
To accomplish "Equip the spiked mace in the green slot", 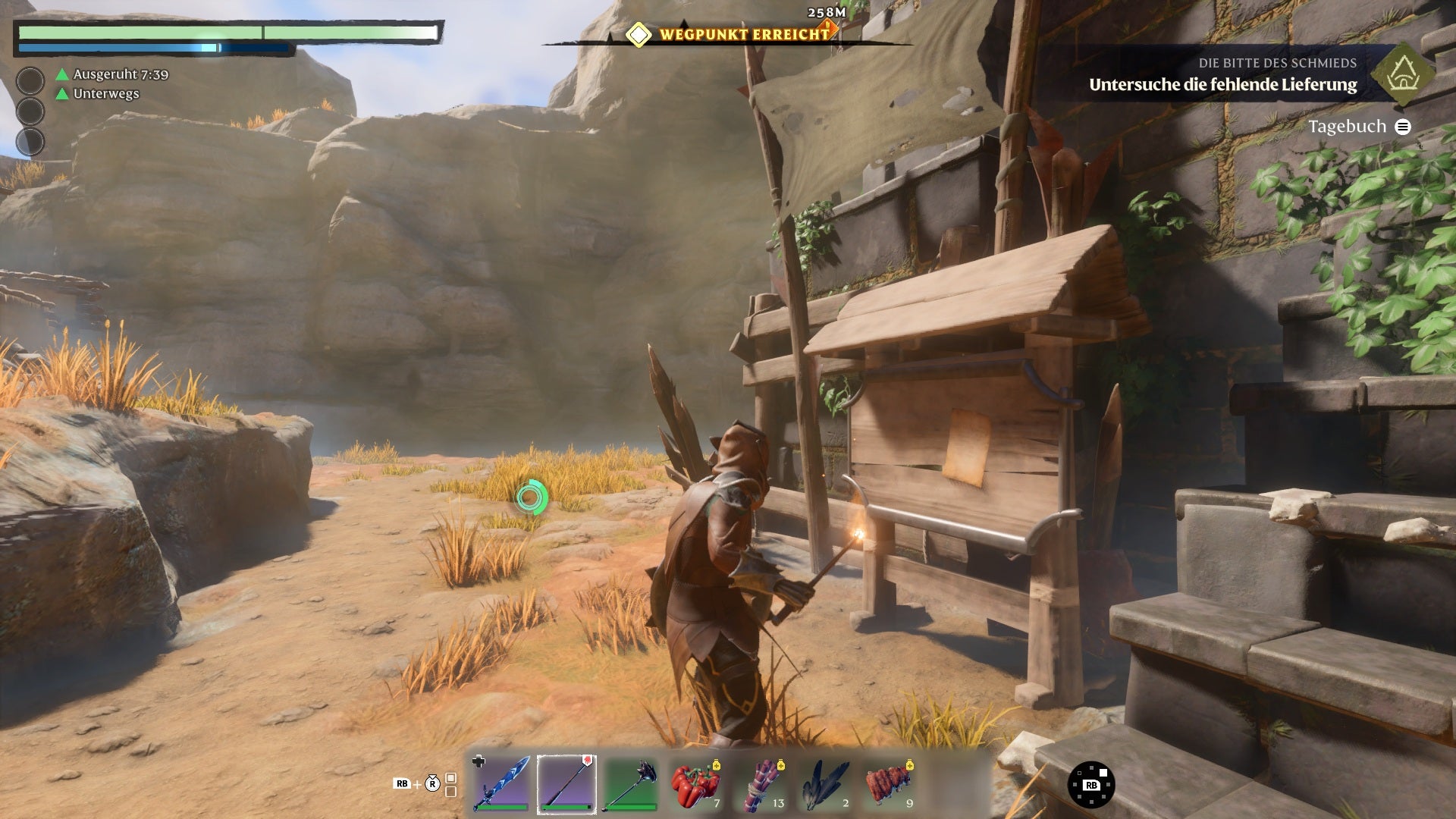I will pyautogui.click(x=631, y=783).
